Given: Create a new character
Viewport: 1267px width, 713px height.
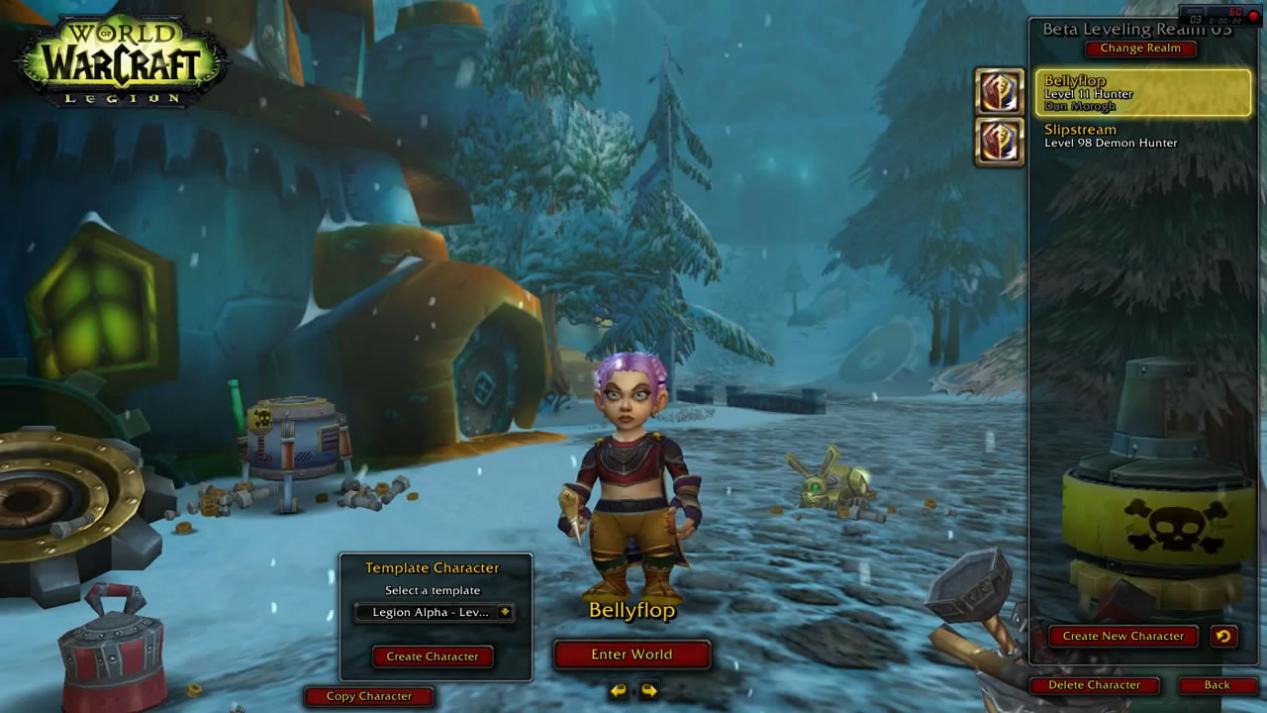Looking at the screenshot, I should point(1122,636).
